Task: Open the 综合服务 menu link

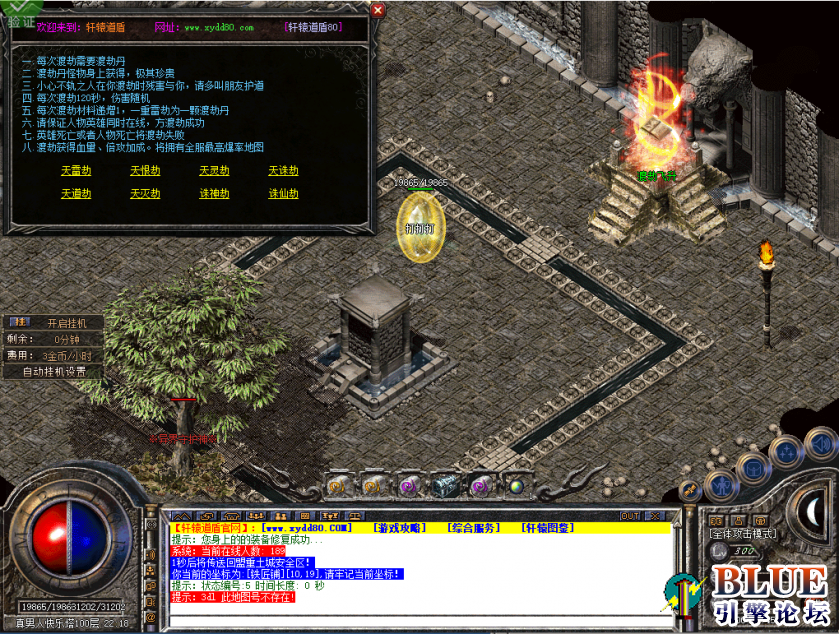Action: (472, 527)
